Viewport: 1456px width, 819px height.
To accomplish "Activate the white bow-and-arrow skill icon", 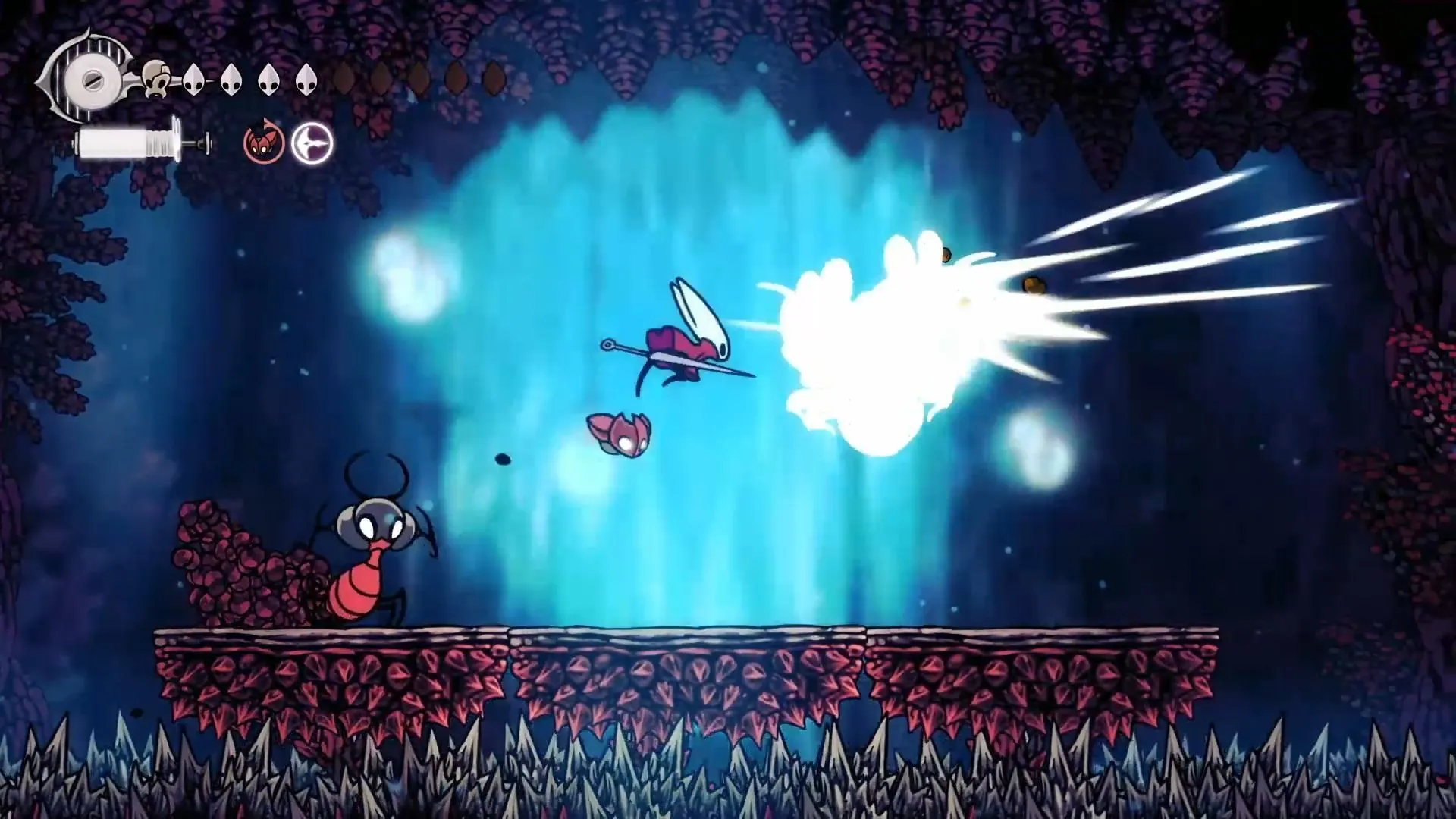I will pos(312,143).
